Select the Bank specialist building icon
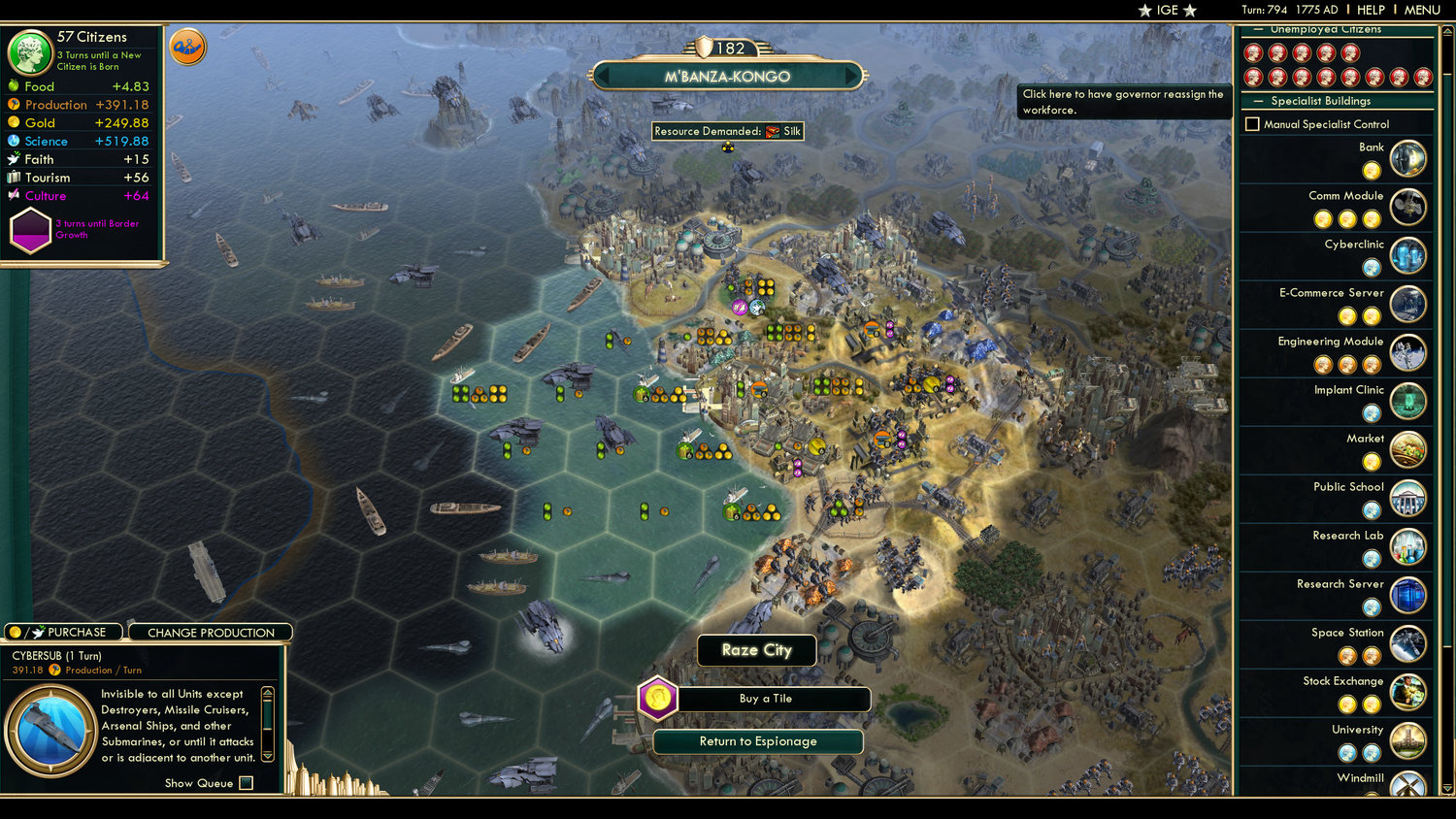The width and height of the screenshot is (1456, 819). [1408, 158]
